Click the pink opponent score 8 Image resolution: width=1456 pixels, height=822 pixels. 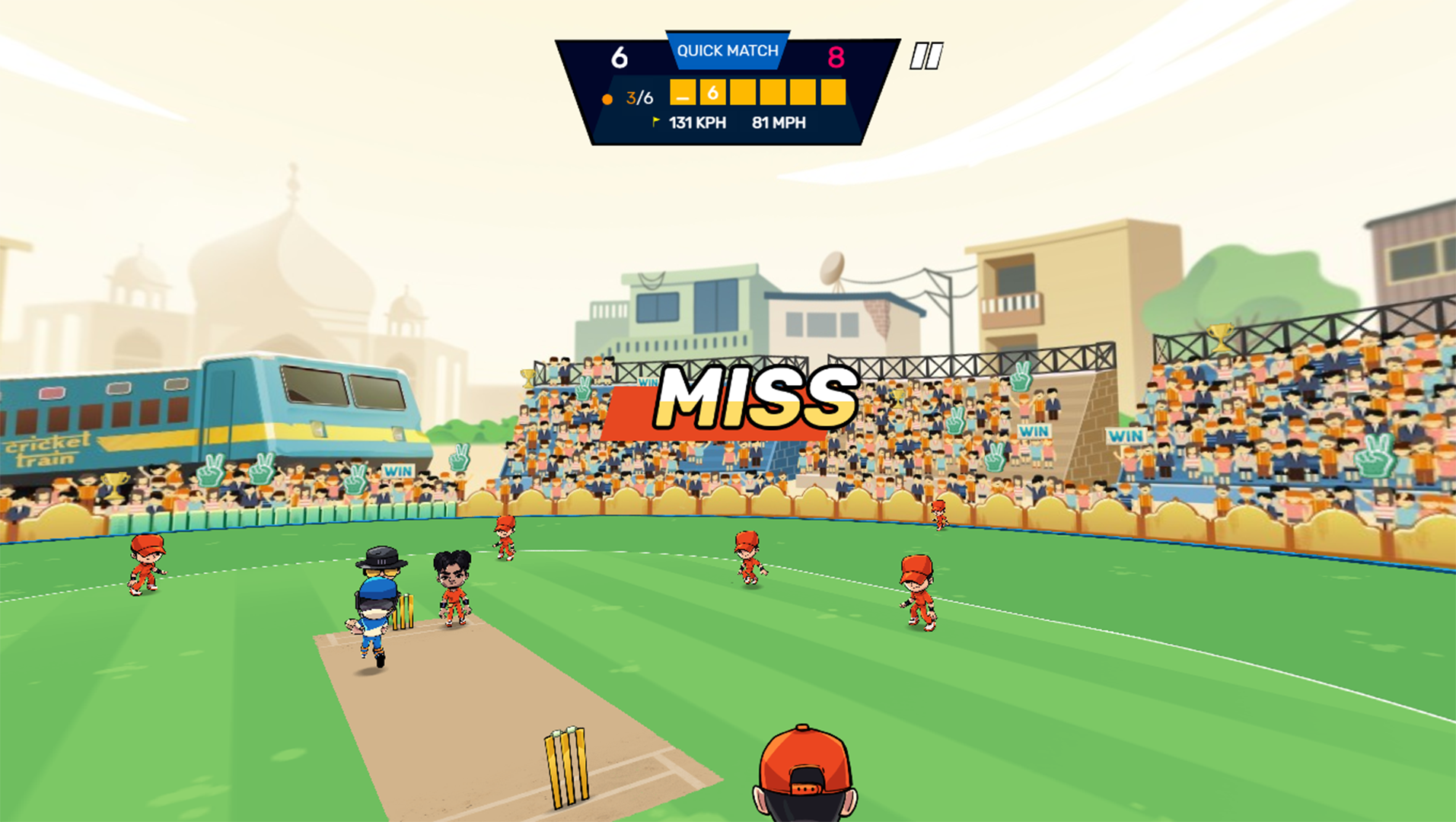click(x=837, y=56)
